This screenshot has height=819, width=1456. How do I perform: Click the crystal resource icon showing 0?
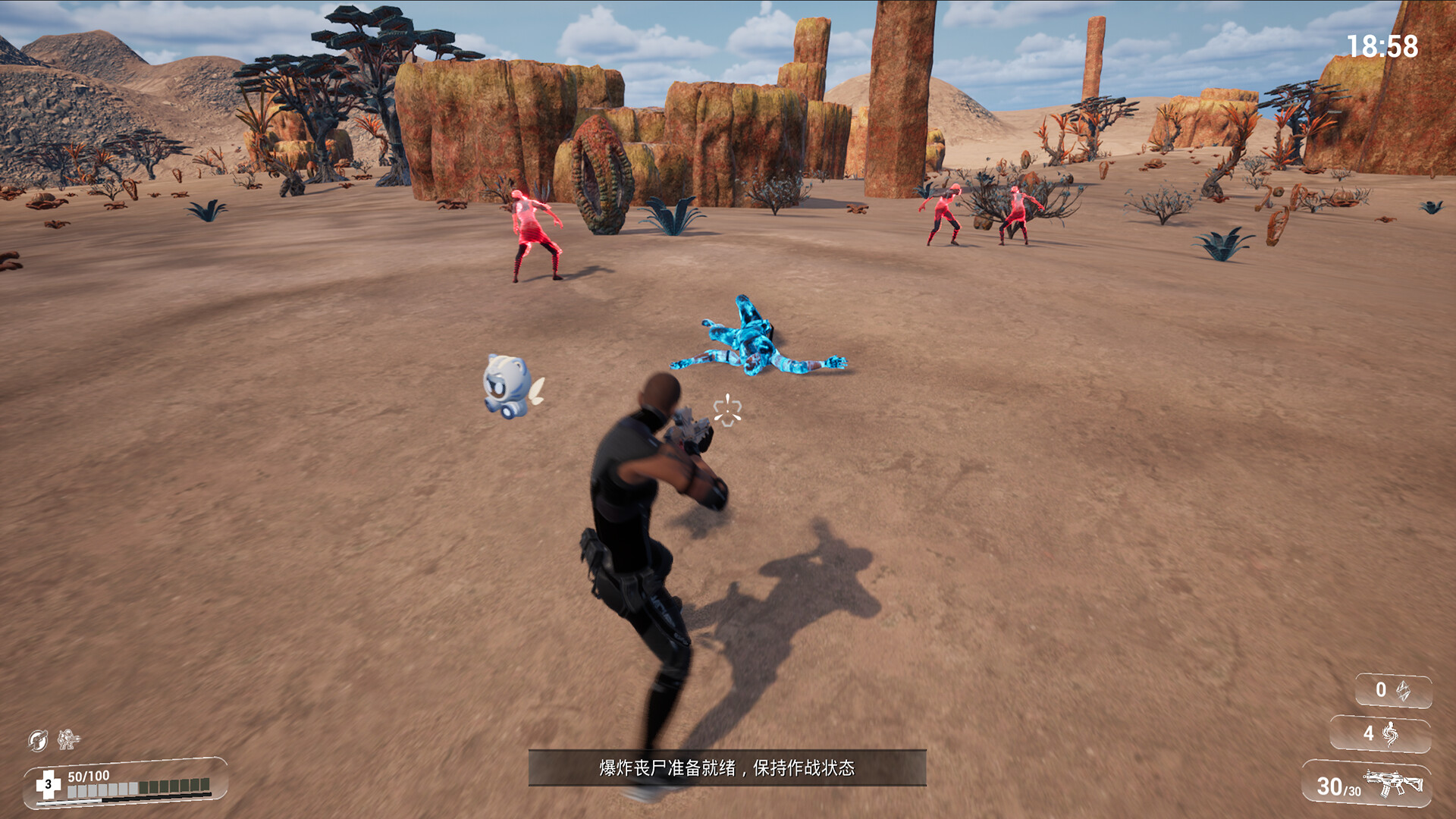coord(1404,690)
